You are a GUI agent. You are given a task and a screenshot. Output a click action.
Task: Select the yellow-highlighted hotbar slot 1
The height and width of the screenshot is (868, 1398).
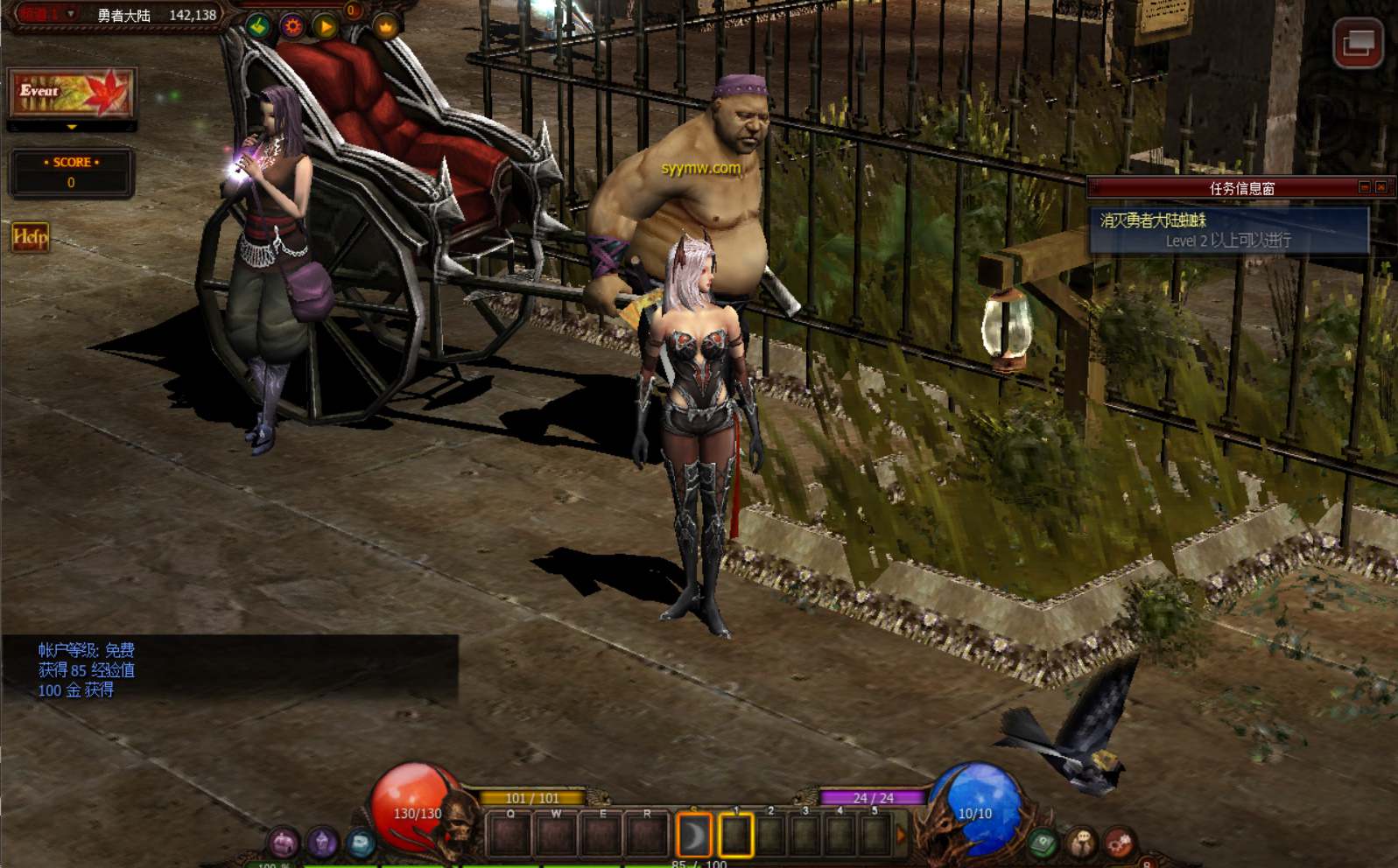click(735, 836)
